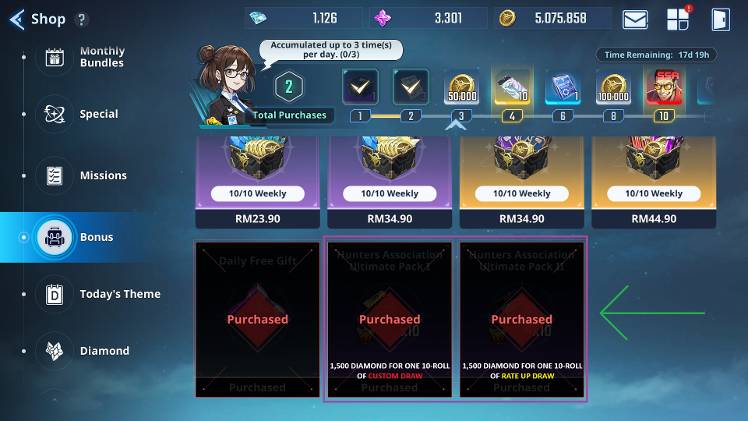Select the SSR character milestone reward

pos(661,89)
